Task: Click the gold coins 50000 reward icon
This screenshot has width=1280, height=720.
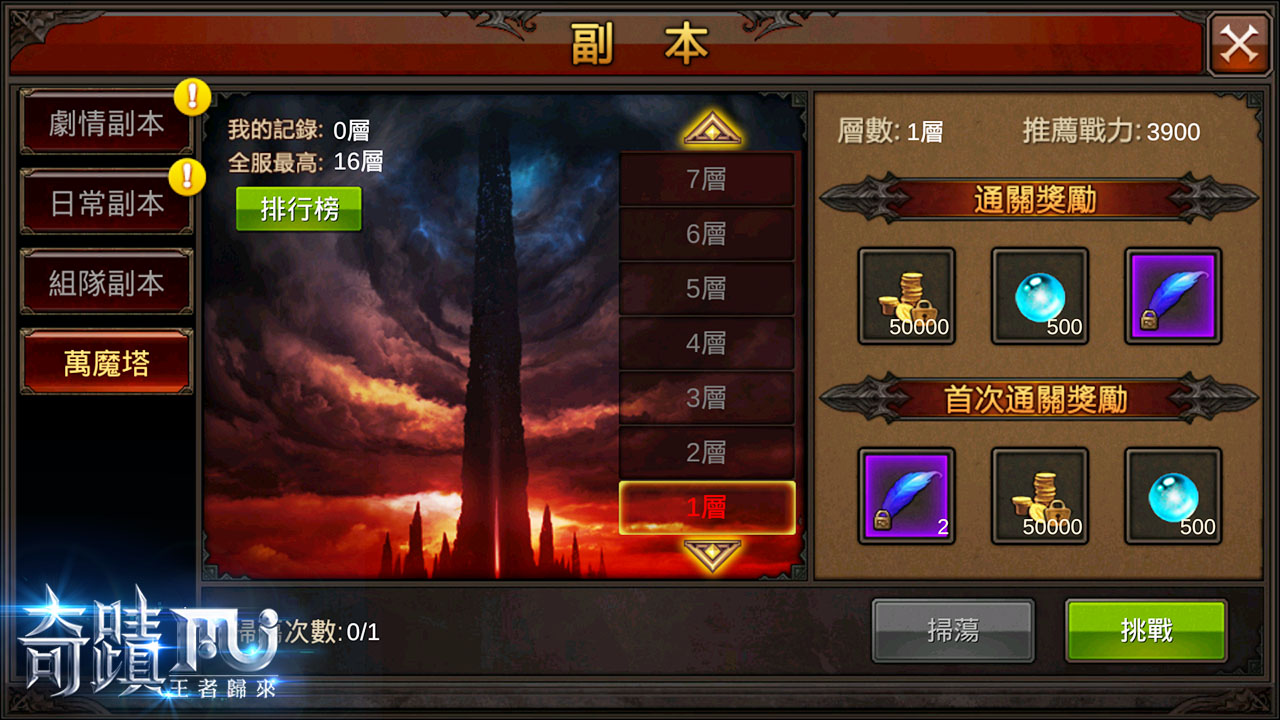Action: click(x=906, y=296)
